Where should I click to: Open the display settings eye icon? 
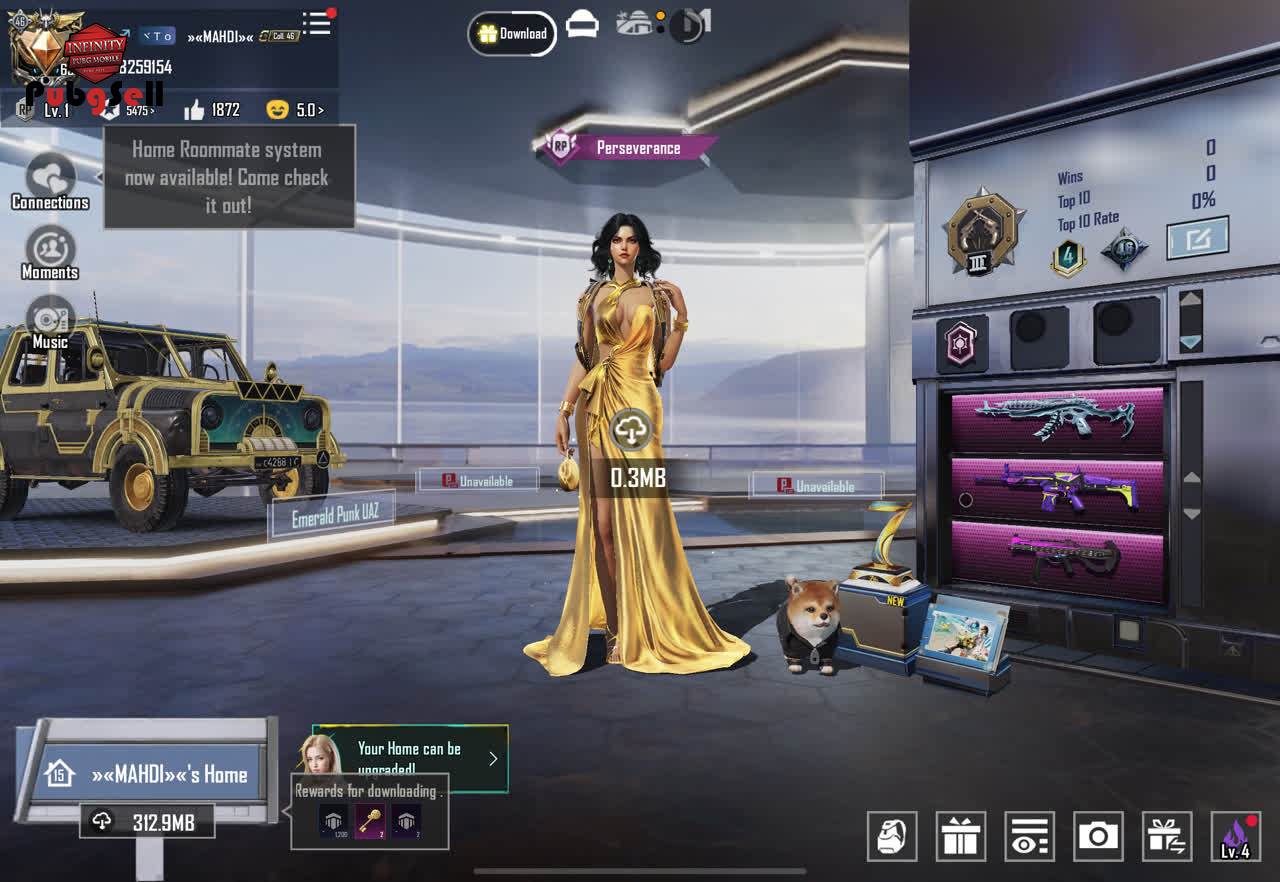[1029, 836]
